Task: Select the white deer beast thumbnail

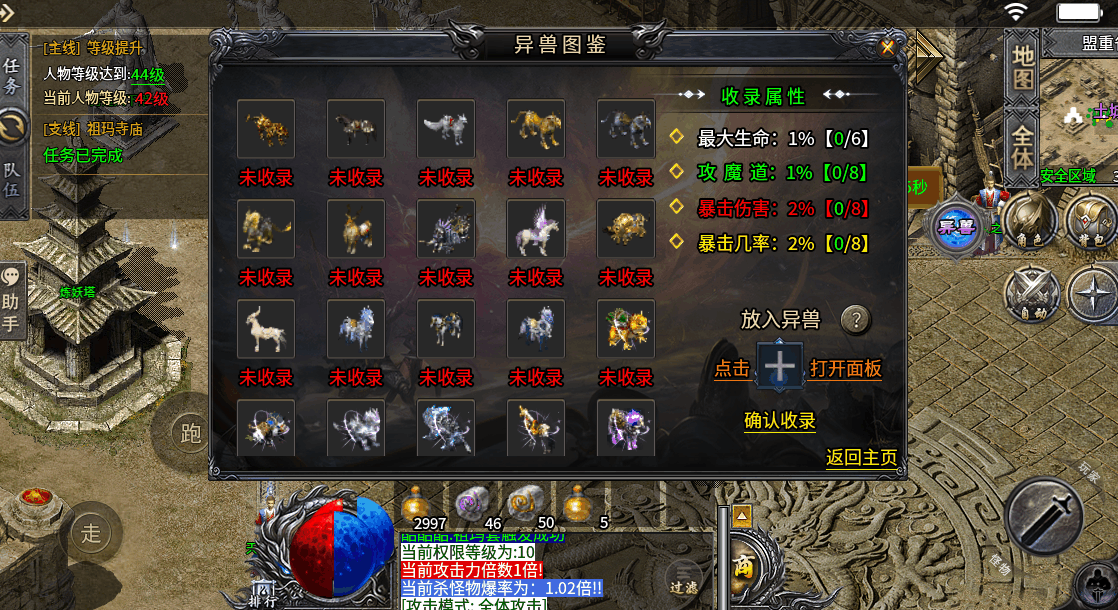Action: (266, 328)
